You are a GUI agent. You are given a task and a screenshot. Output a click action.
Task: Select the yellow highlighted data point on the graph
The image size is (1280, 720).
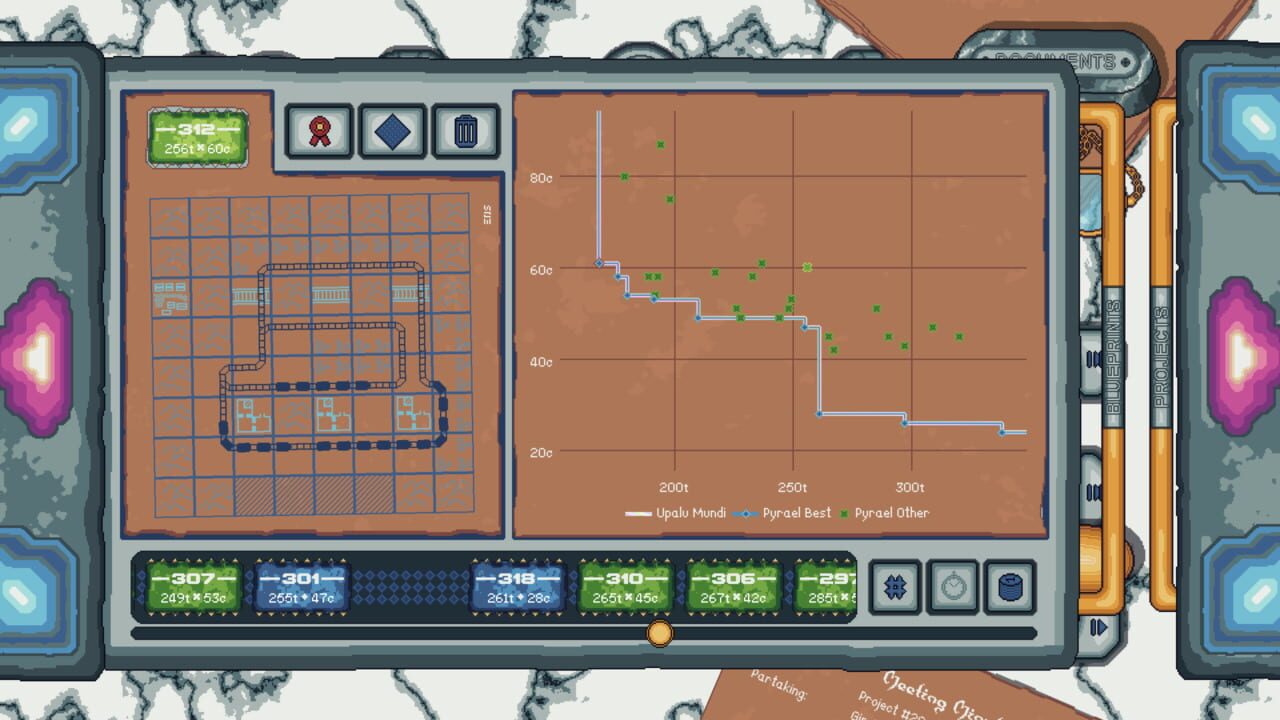point(806,265)
